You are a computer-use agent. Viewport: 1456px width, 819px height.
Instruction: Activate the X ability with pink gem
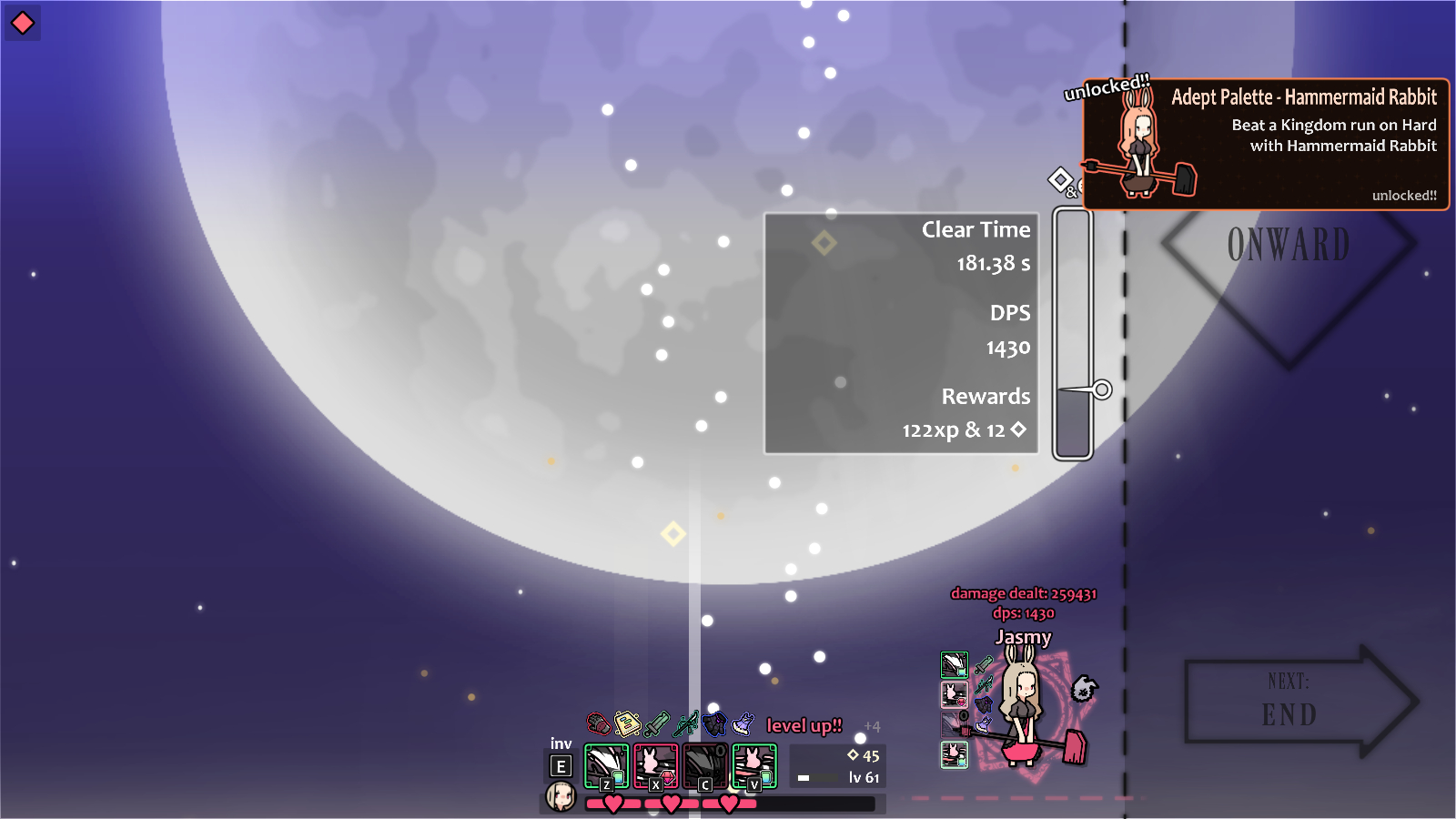click(655, 766)
